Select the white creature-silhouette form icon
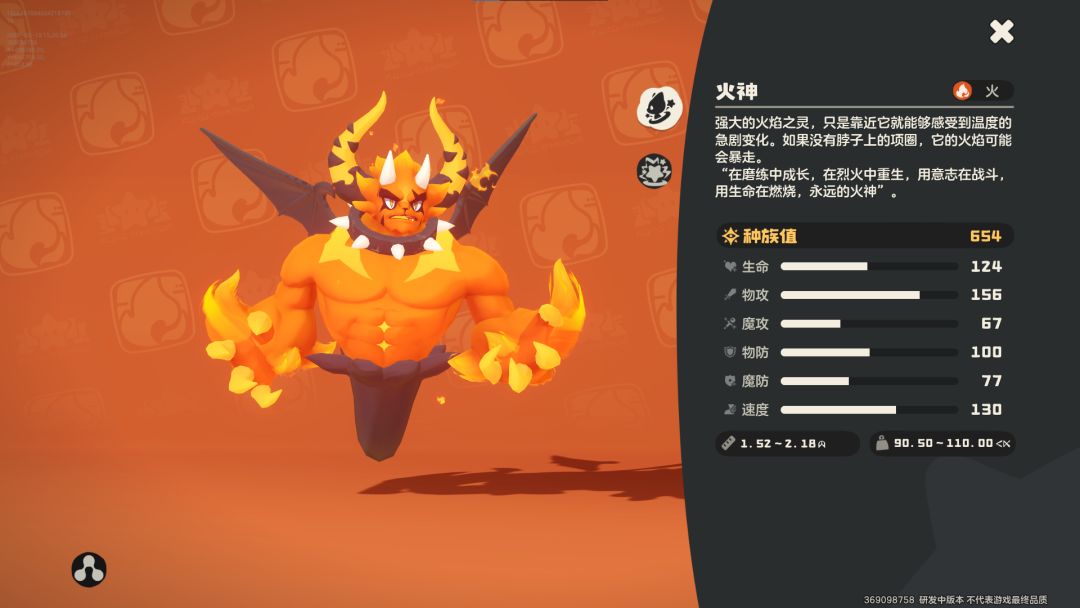This screenshot has width=1080, height=608. (x=659, y=107)
